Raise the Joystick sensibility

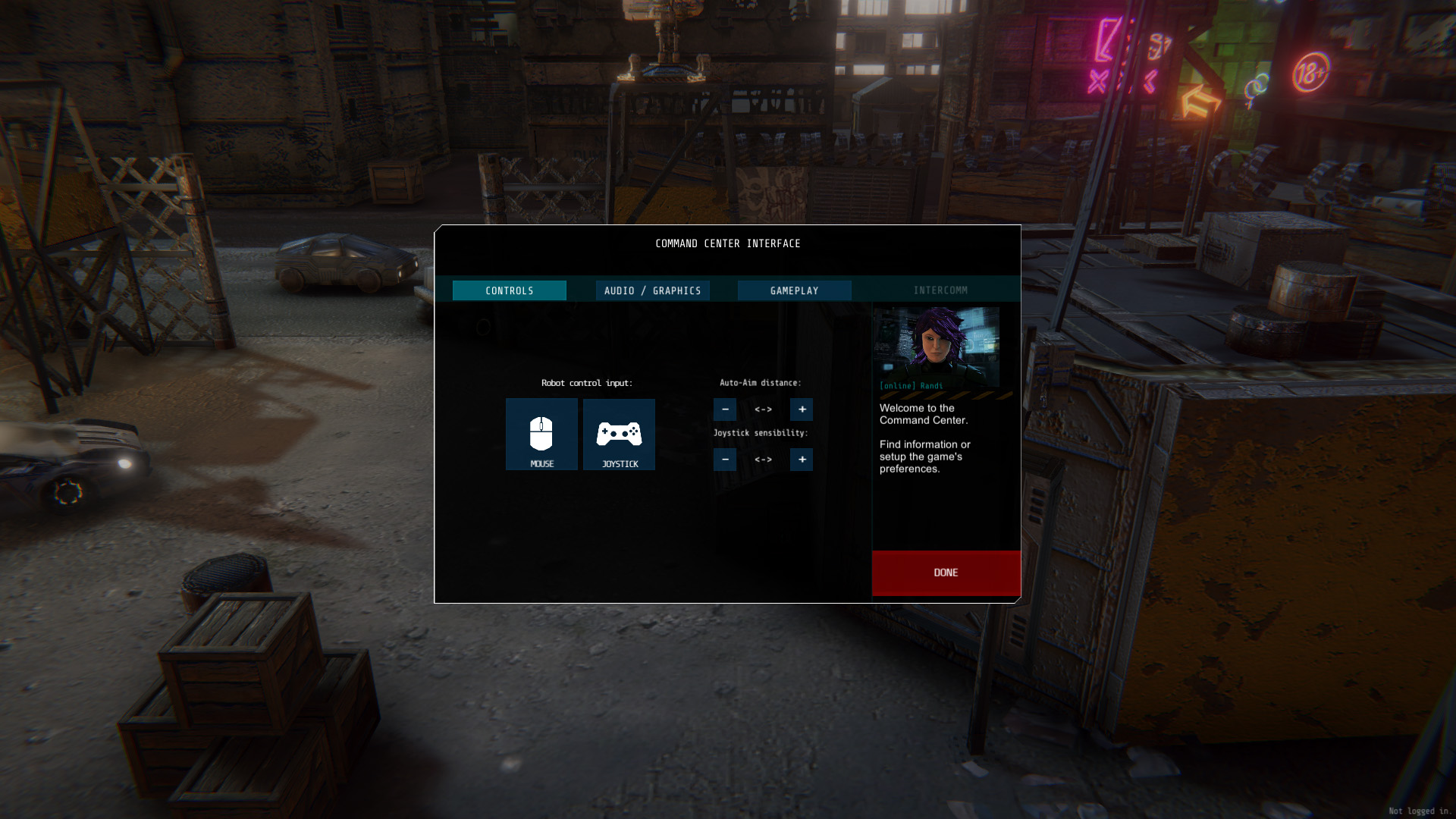click(x=802, y=460)
